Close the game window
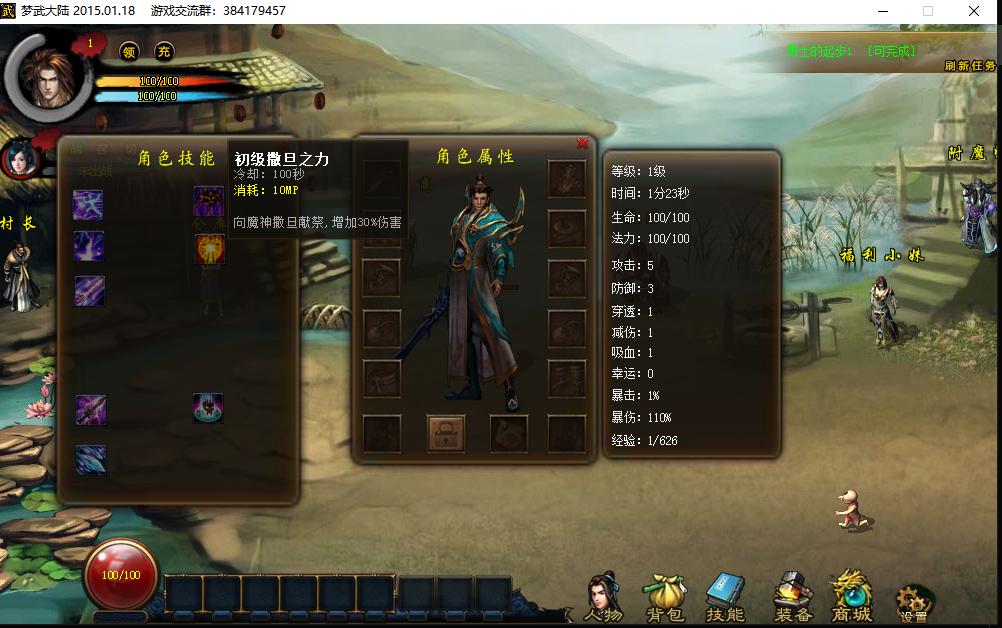The image size is (1002, 628). click(974, 11)
